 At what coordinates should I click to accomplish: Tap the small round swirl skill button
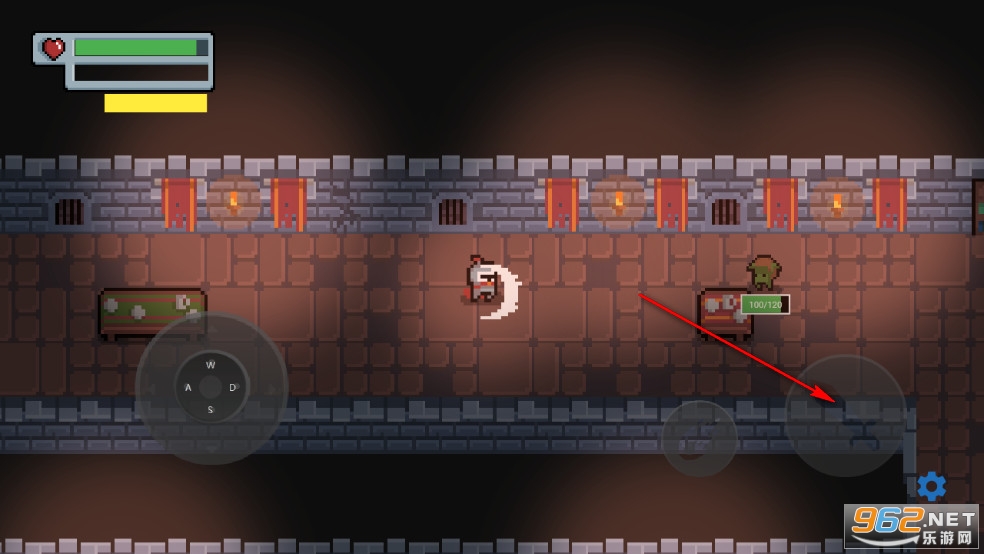(699, 438)
